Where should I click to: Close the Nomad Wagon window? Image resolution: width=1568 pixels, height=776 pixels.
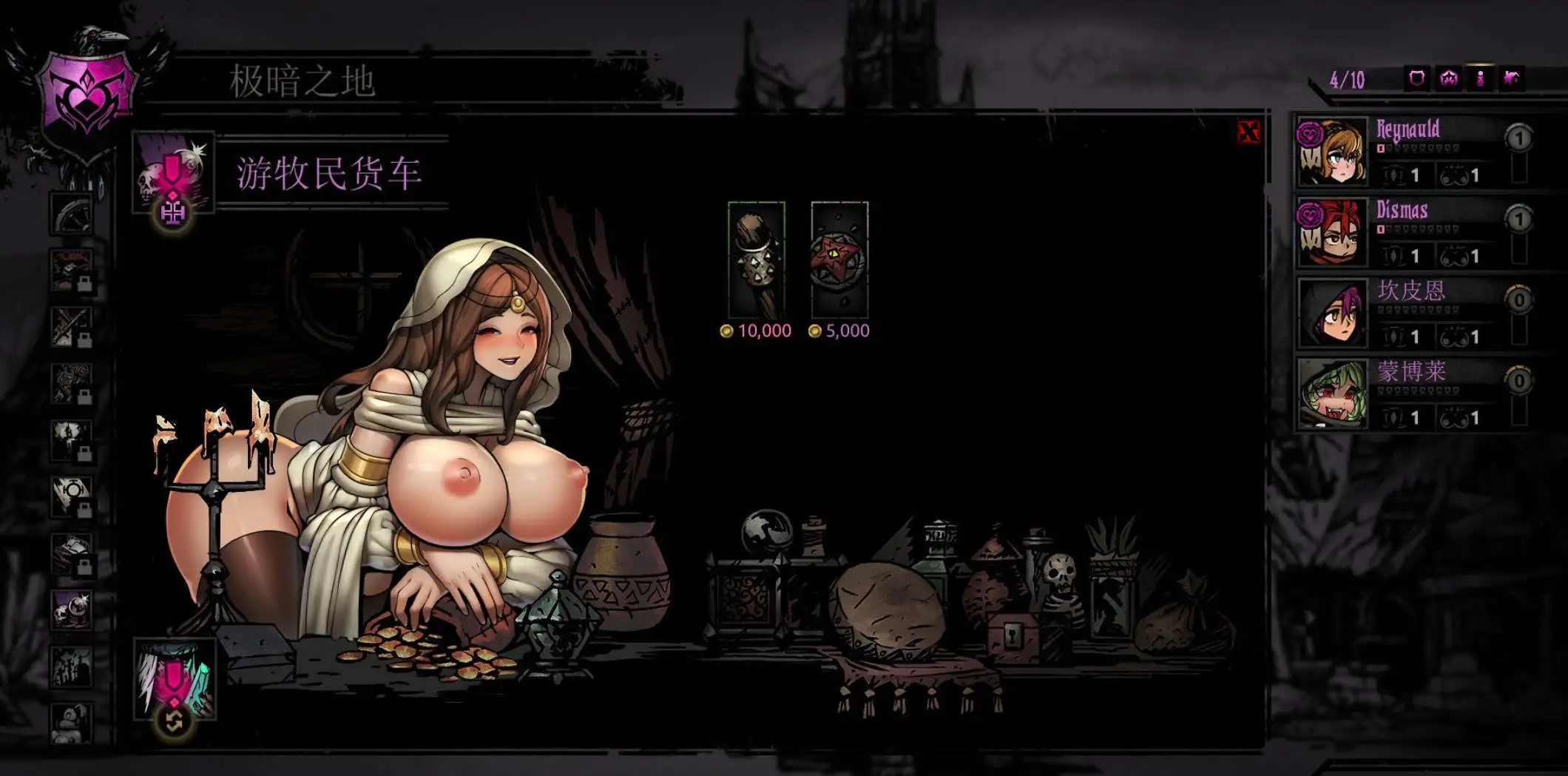pos(1248,132)
